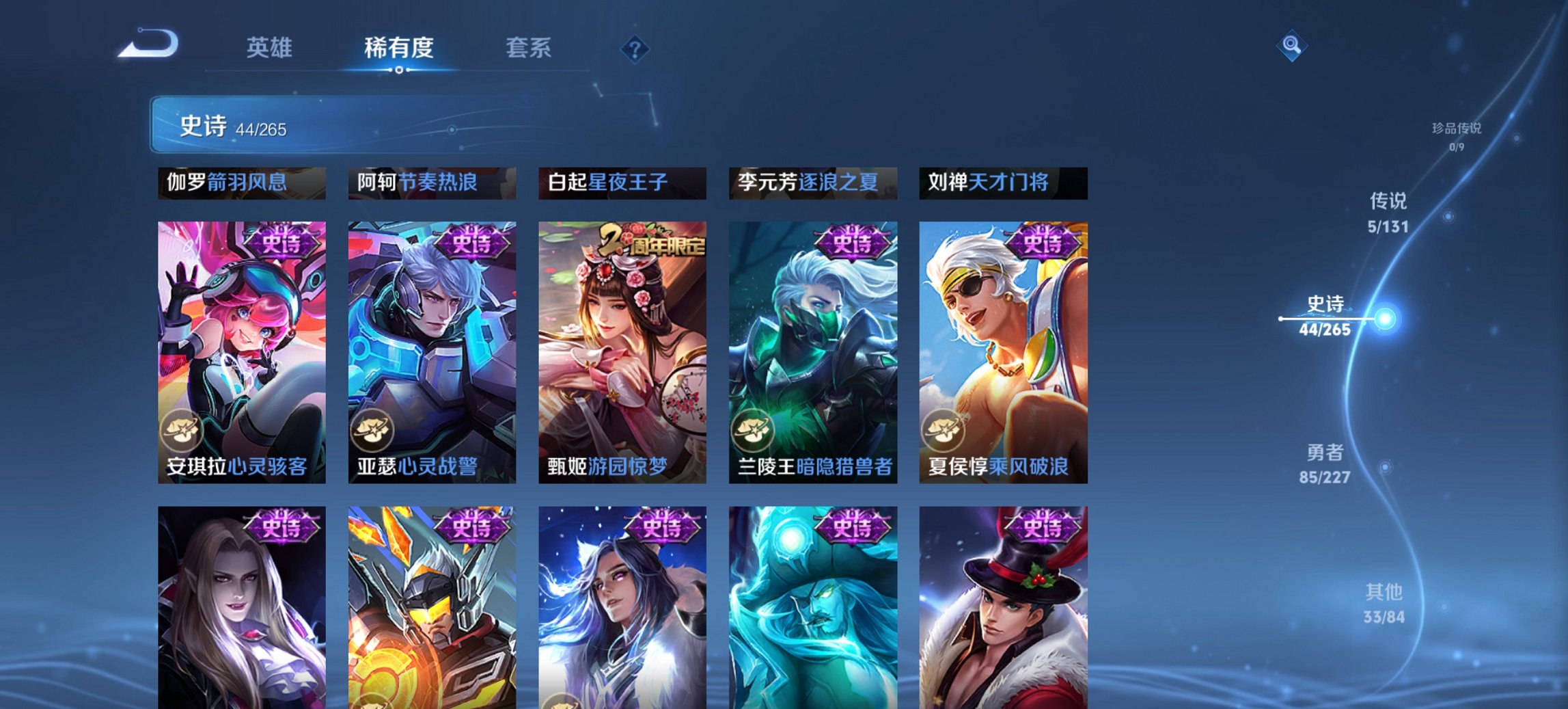Select the 珍品传说 0/9 rarity filter
This screenshot has height=709, width=1568.
[x=1458, y=136]
